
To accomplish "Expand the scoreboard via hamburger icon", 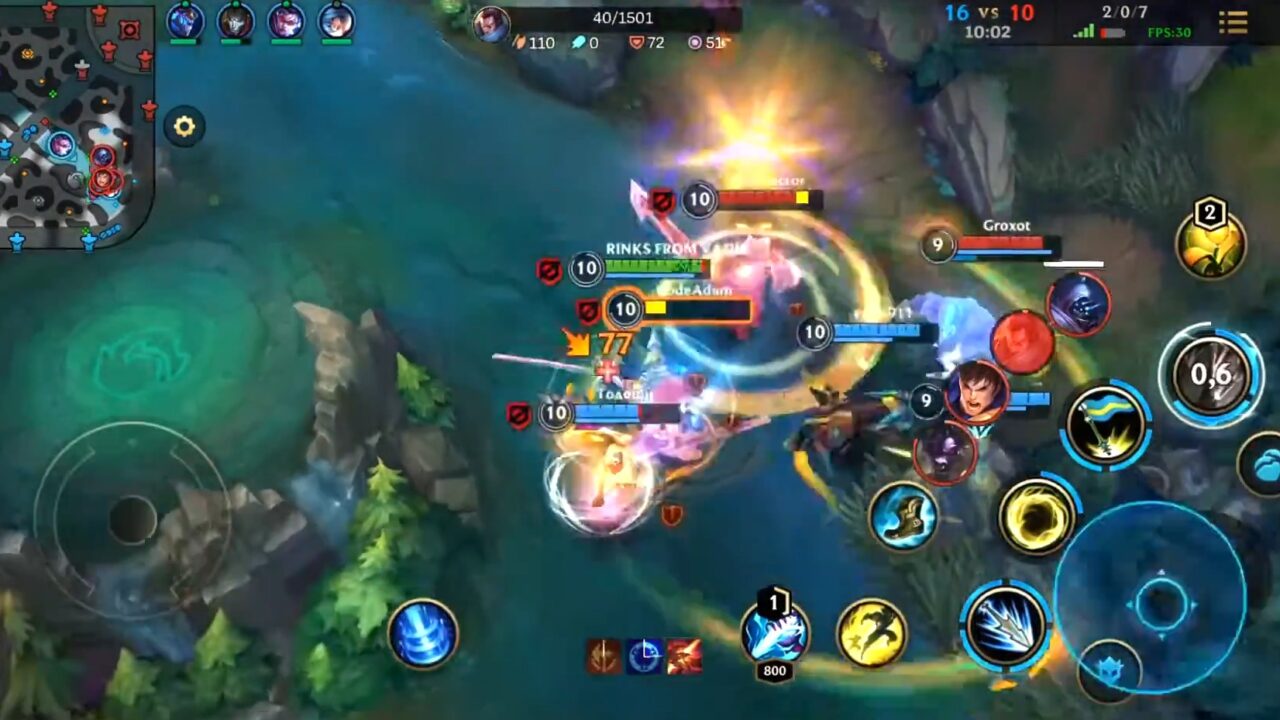I will [x=1234, y=22].
